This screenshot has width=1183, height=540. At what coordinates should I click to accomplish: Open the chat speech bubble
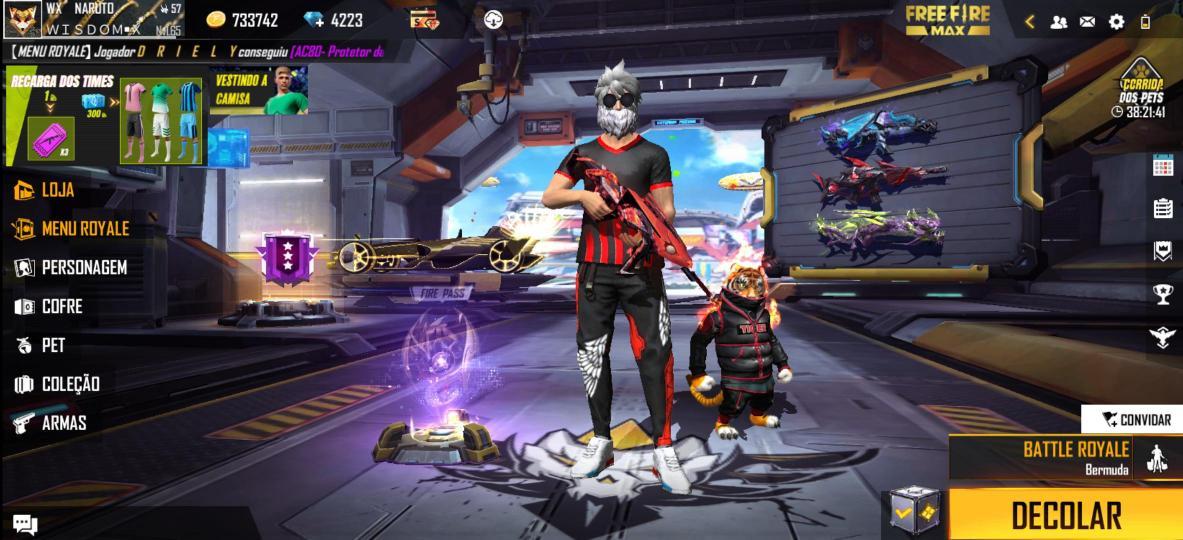click(25, 524)
